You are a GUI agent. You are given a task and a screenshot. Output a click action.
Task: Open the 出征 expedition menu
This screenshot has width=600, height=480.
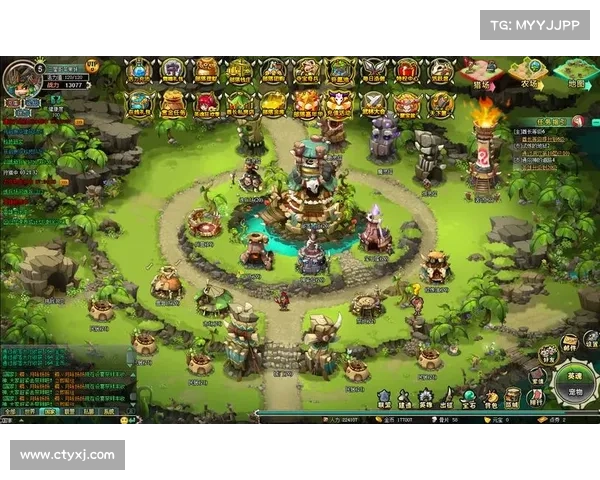click(448, 398)
